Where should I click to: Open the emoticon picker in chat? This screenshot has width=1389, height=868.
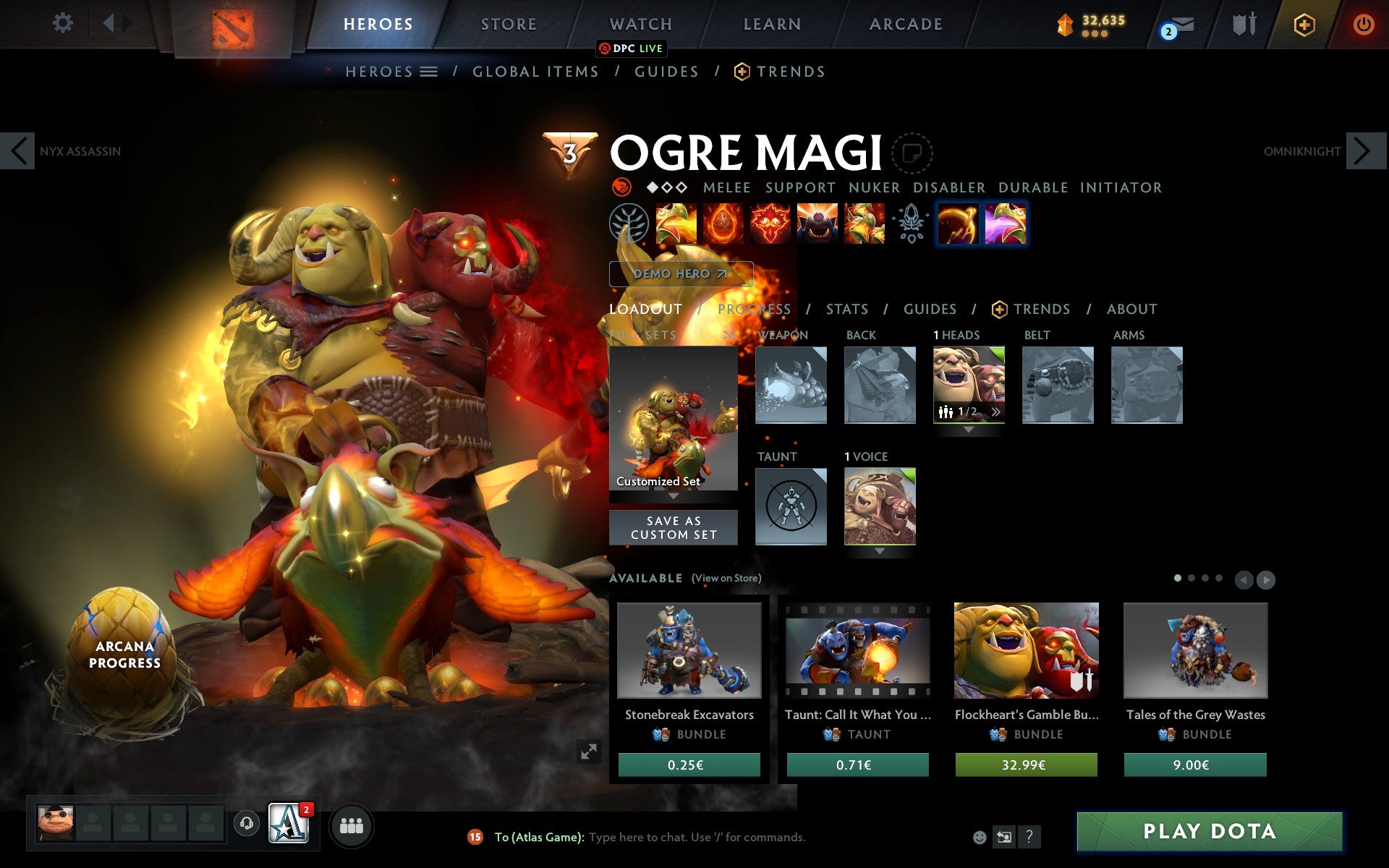pos(982,837)
